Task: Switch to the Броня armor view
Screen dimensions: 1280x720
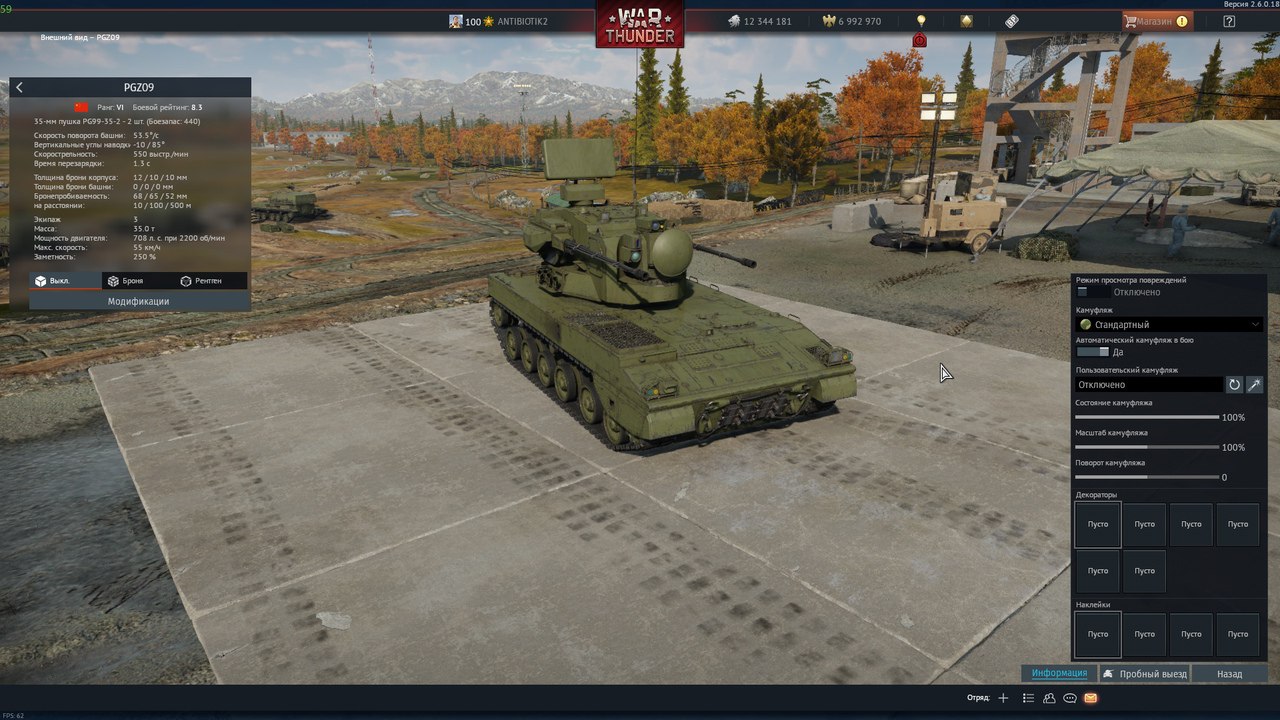Action: click(x=127, y=281)
